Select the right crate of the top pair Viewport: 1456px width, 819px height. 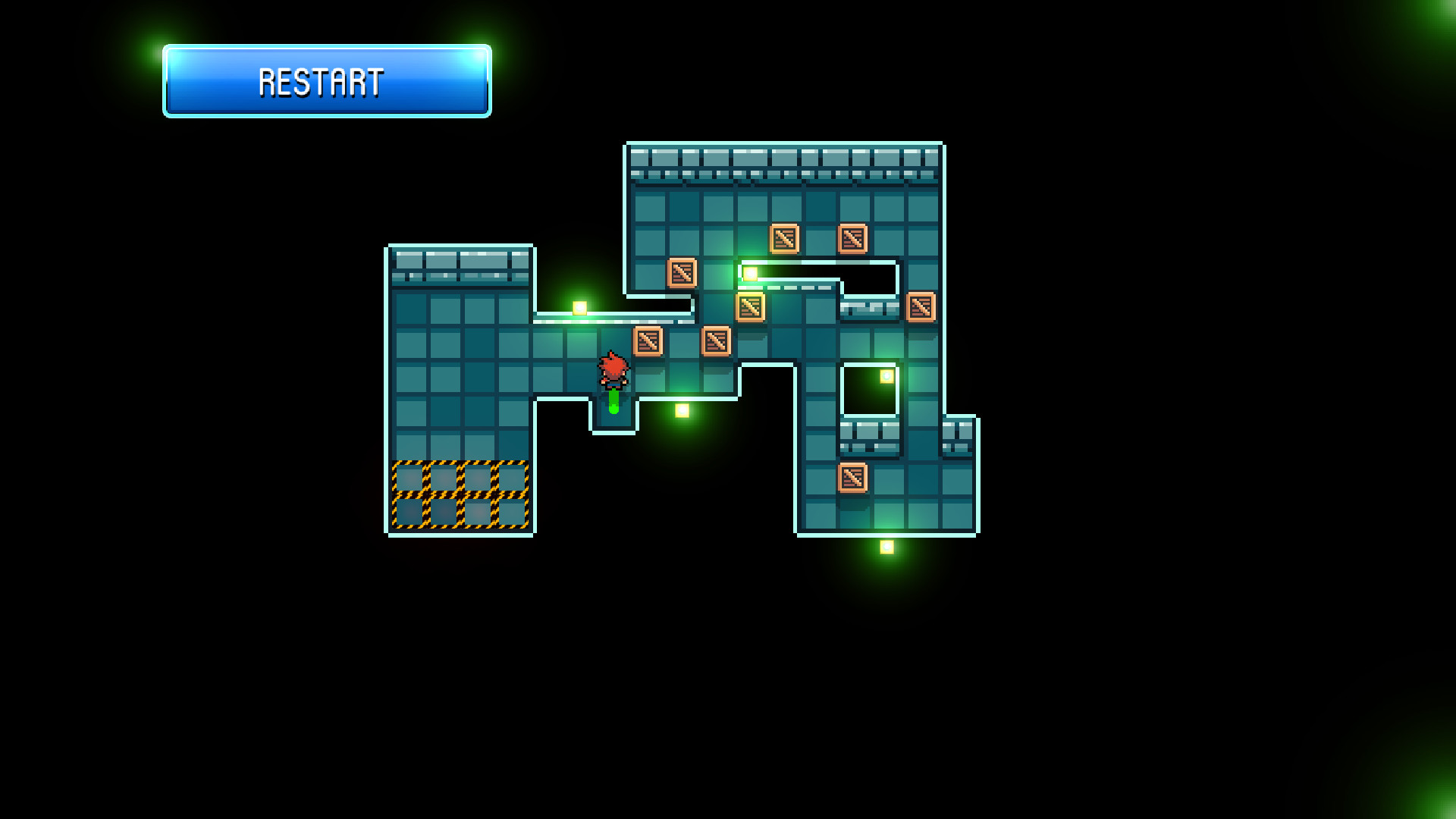pyautogui.click(x=852, y=238)
